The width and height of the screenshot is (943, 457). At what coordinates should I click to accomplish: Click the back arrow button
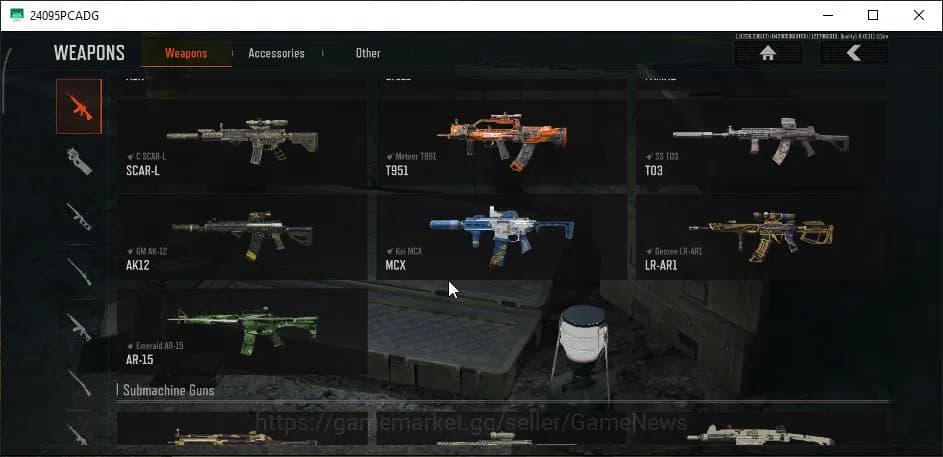[853, 54]
